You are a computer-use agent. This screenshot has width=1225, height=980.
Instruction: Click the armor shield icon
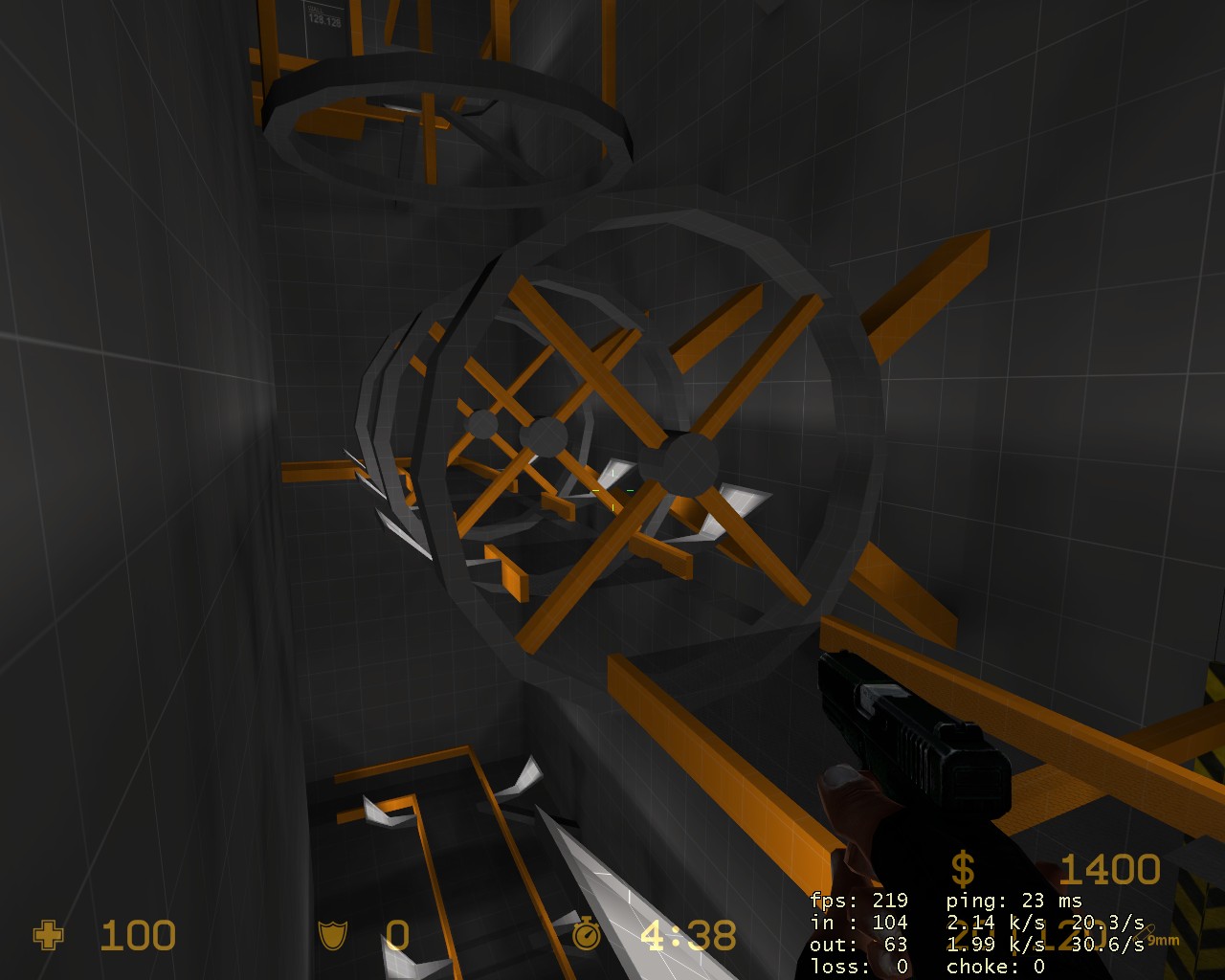pyautogui.click(x=330, y=936)
